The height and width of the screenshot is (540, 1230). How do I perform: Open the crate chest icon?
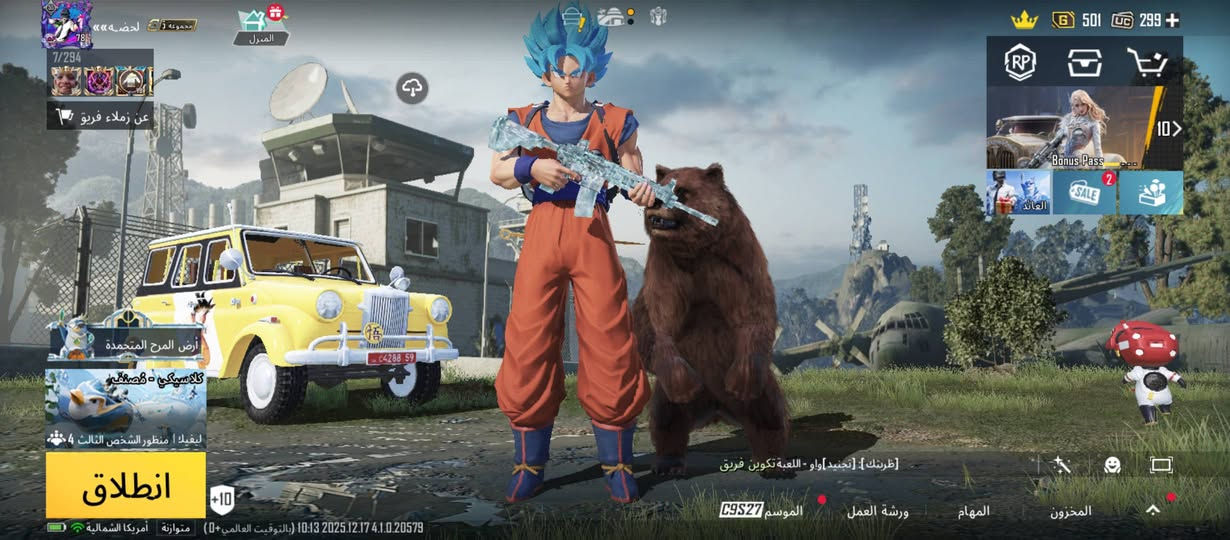tap(1084, 63)
